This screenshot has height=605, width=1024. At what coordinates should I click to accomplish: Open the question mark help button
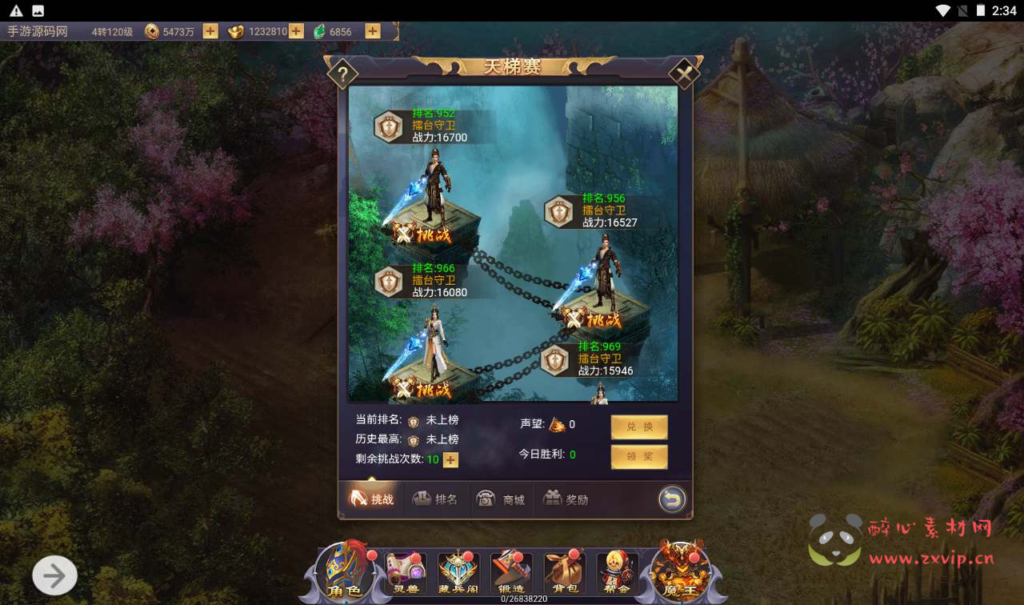tap(342, 73)
